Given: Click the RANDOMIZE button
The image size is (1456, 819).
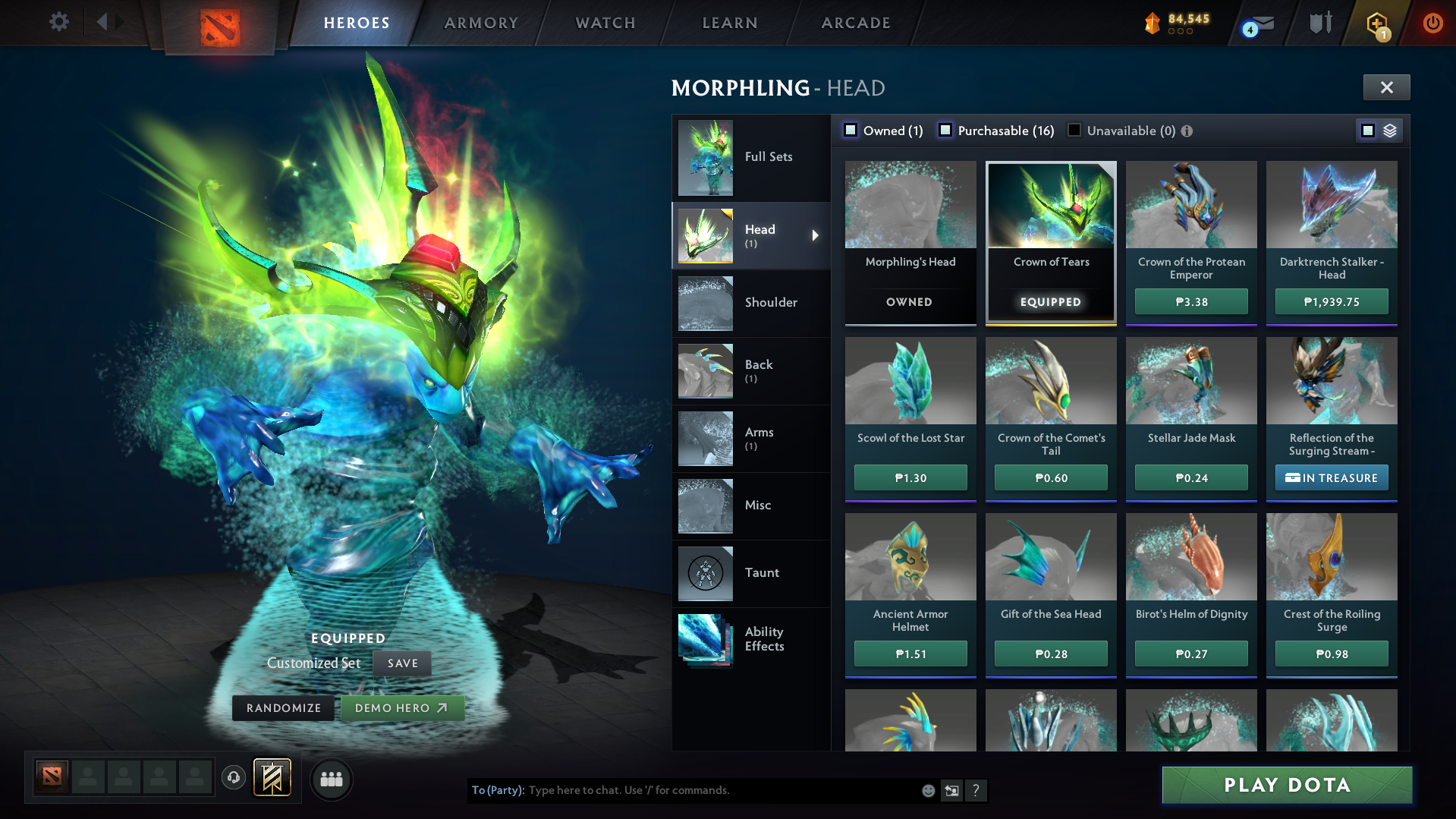Looking at the screenshot, I should (283, 707).
